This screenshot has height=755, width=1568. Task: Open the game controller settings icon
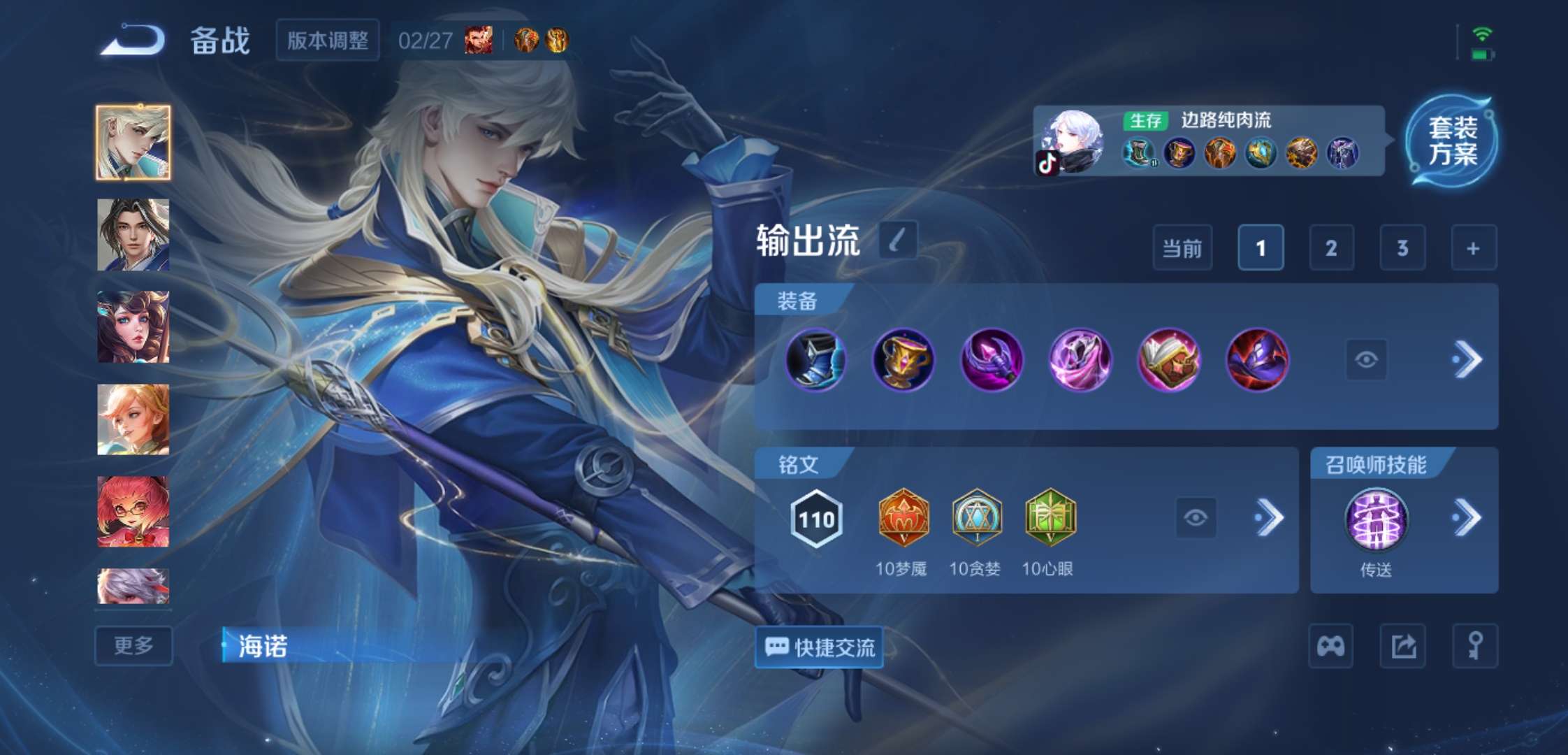[1330, 647]
